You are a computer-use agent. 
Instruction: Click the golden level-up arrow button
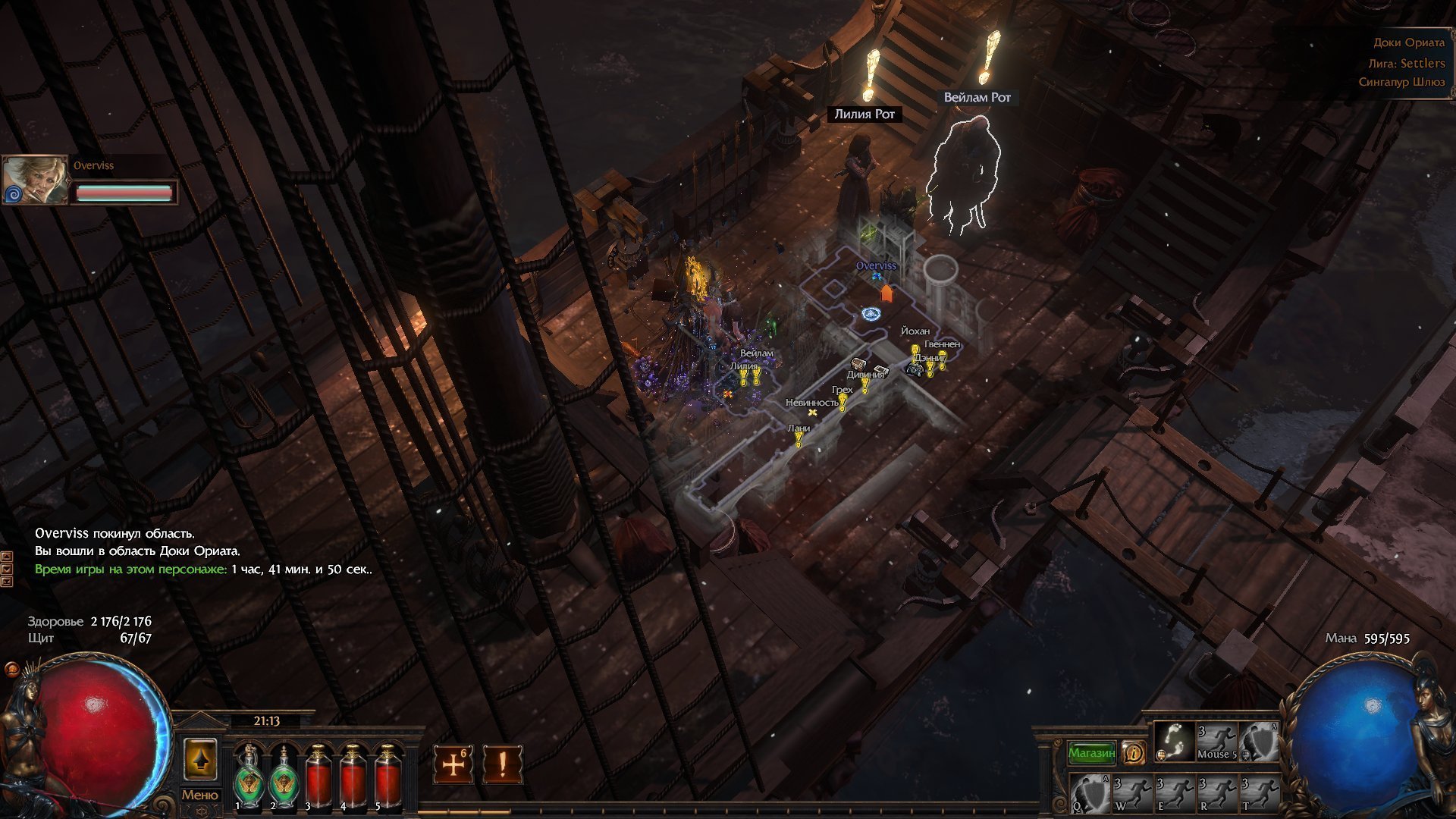(201, 760)
